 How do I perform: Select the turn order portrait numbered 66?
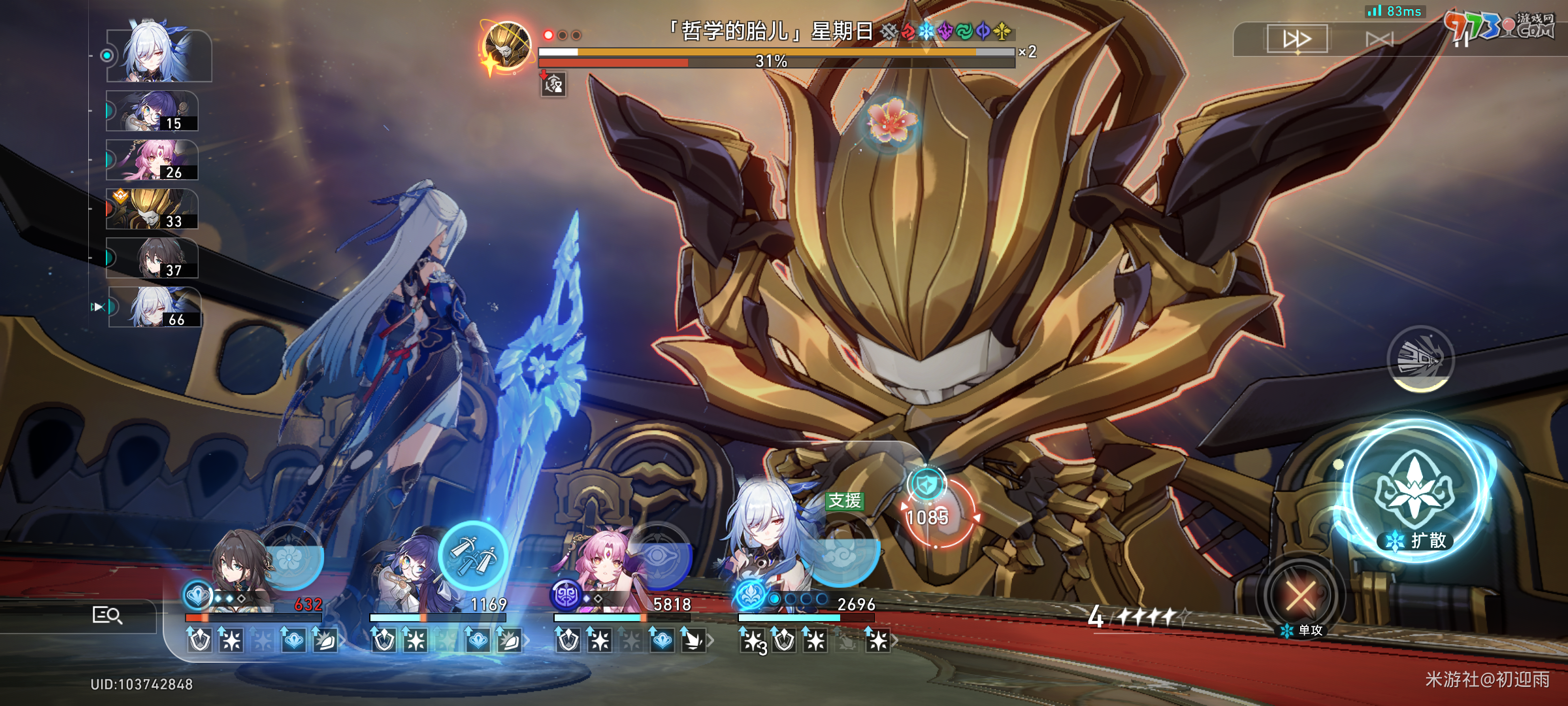(155, 307)
